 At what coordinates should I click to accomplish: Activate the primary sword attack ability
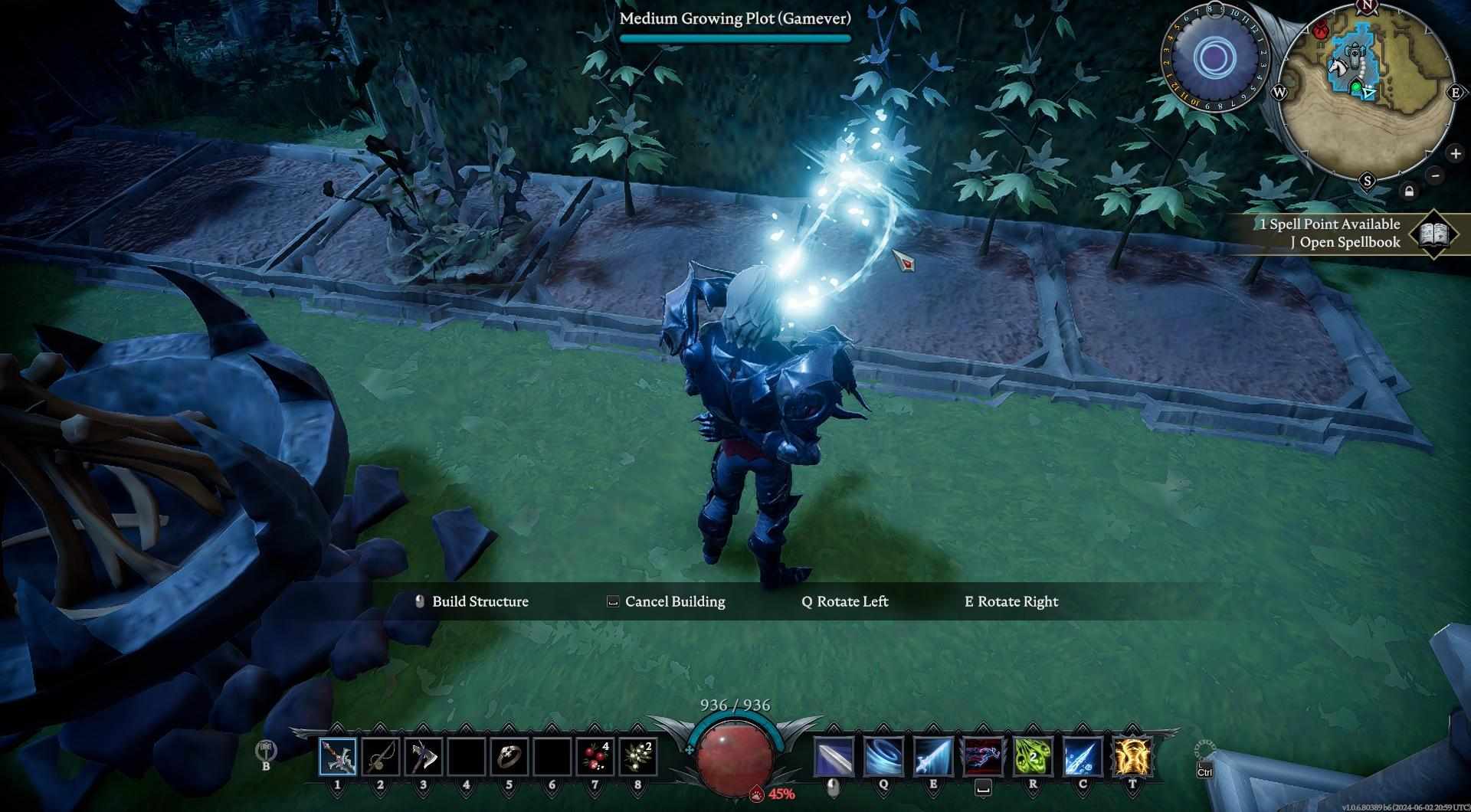tap(833, 757)
